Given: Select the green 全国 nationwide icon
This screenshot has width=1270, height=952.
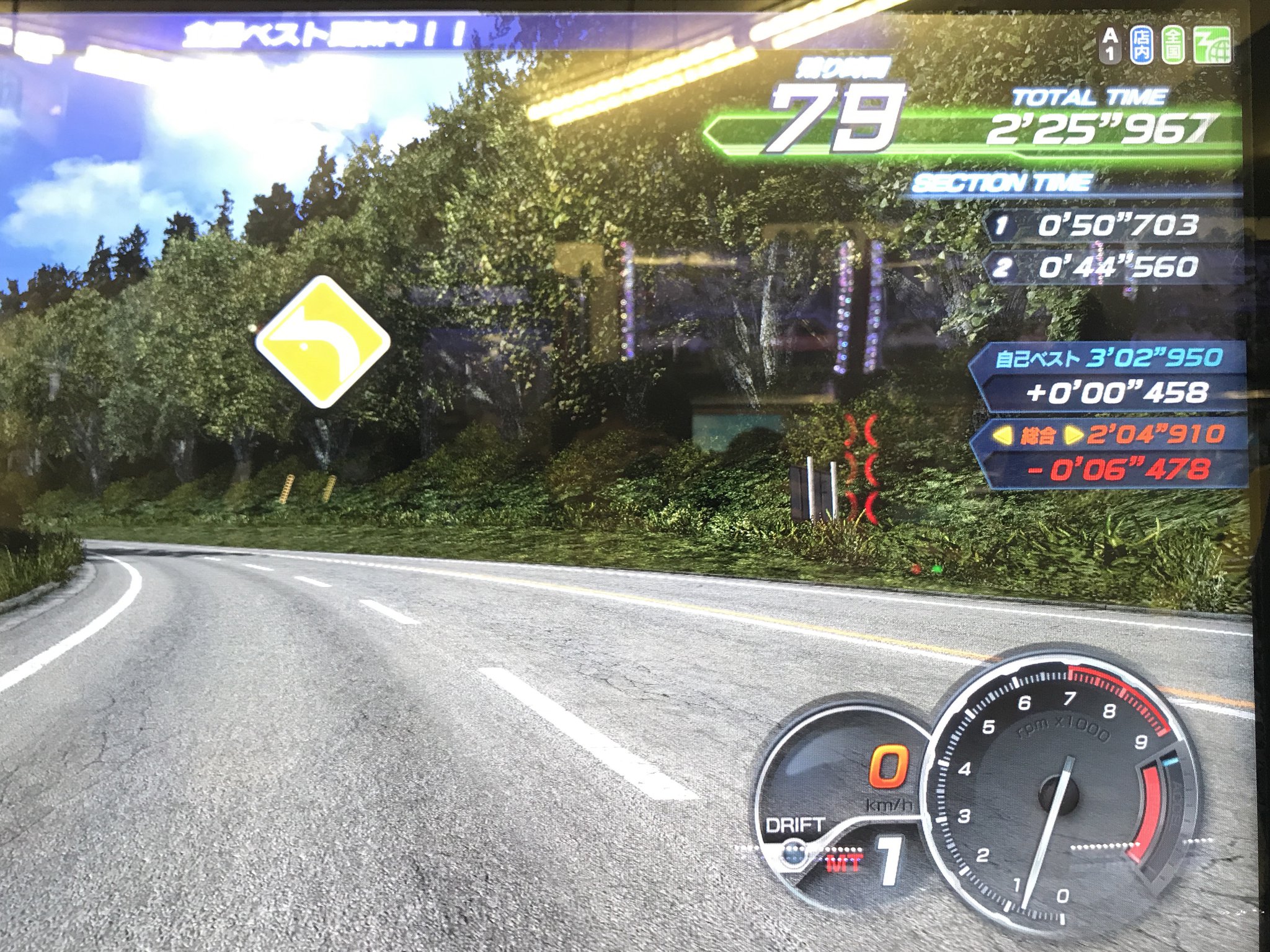Looking at the screenshot, I should coord(1172,45).
